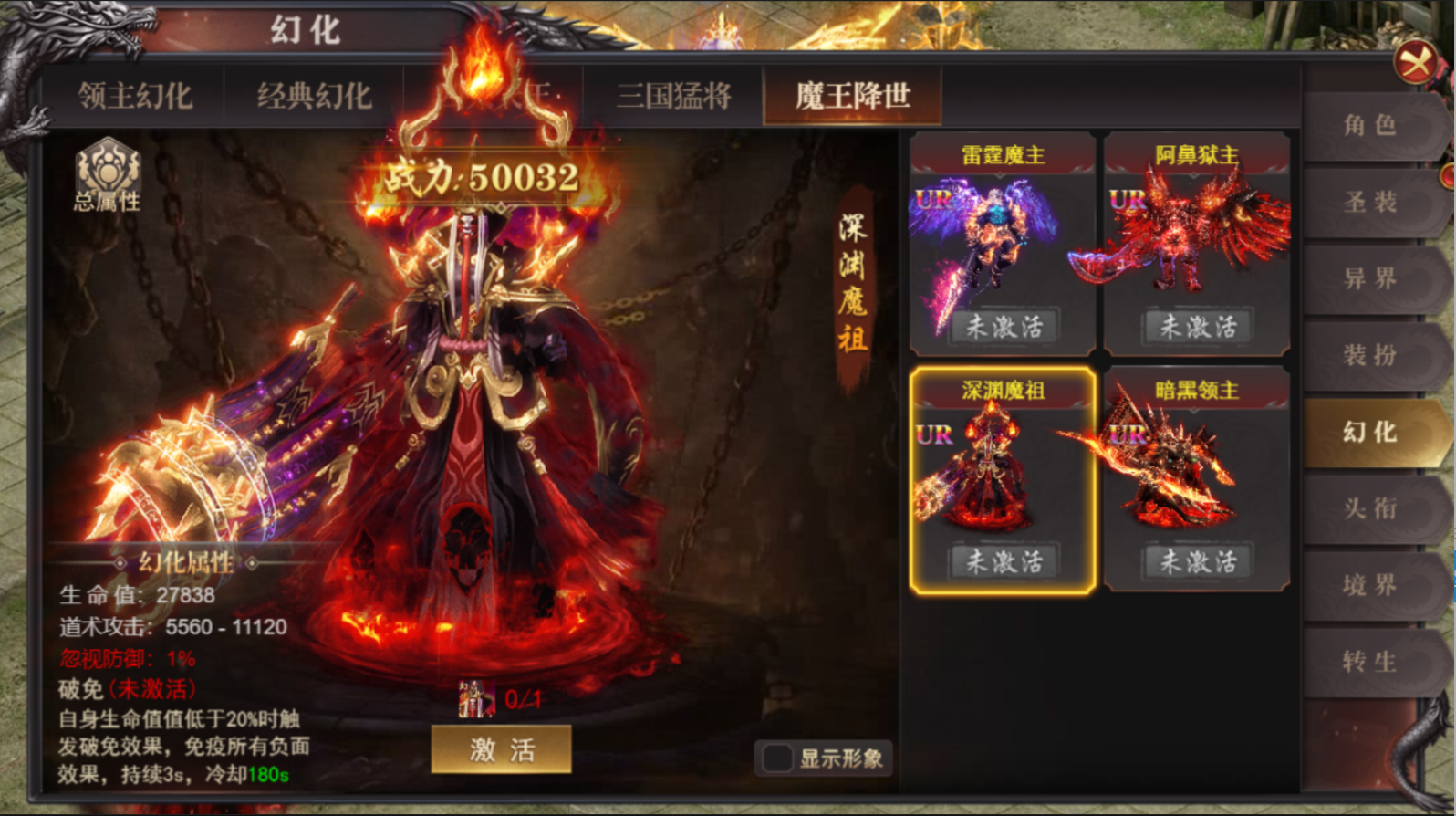Open the 头衔 side menu

(x=1368, y=508)
